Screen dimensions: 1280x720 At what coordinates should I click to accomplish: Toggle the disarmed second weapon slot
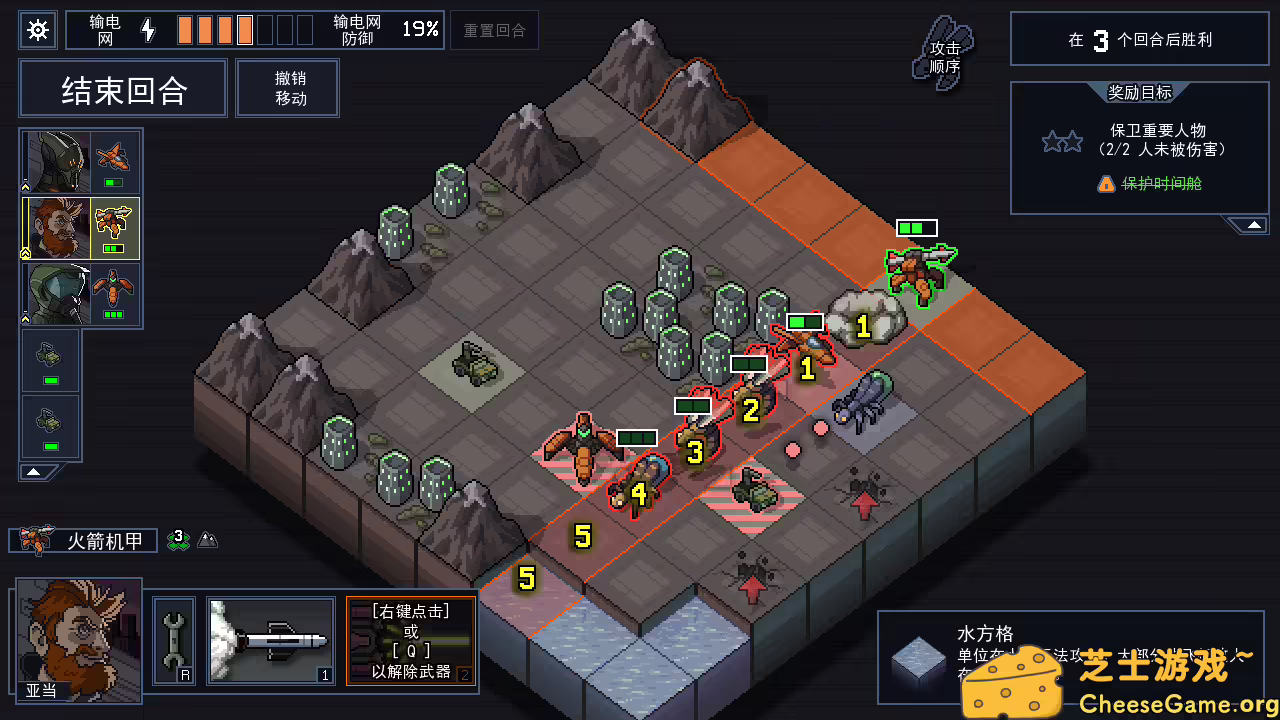click(411, 642)
